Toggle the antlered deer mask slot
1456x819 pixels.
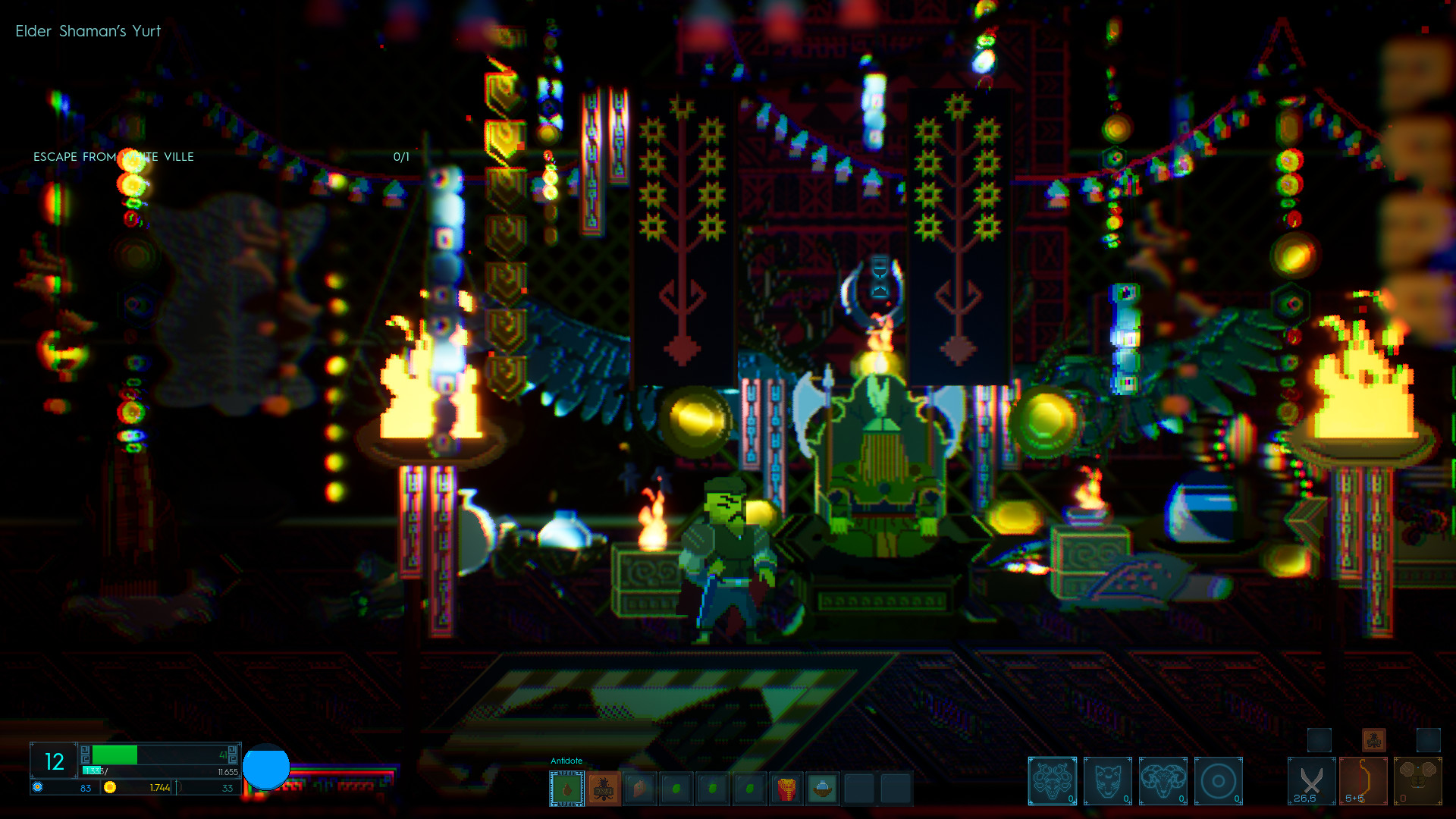1053,780
